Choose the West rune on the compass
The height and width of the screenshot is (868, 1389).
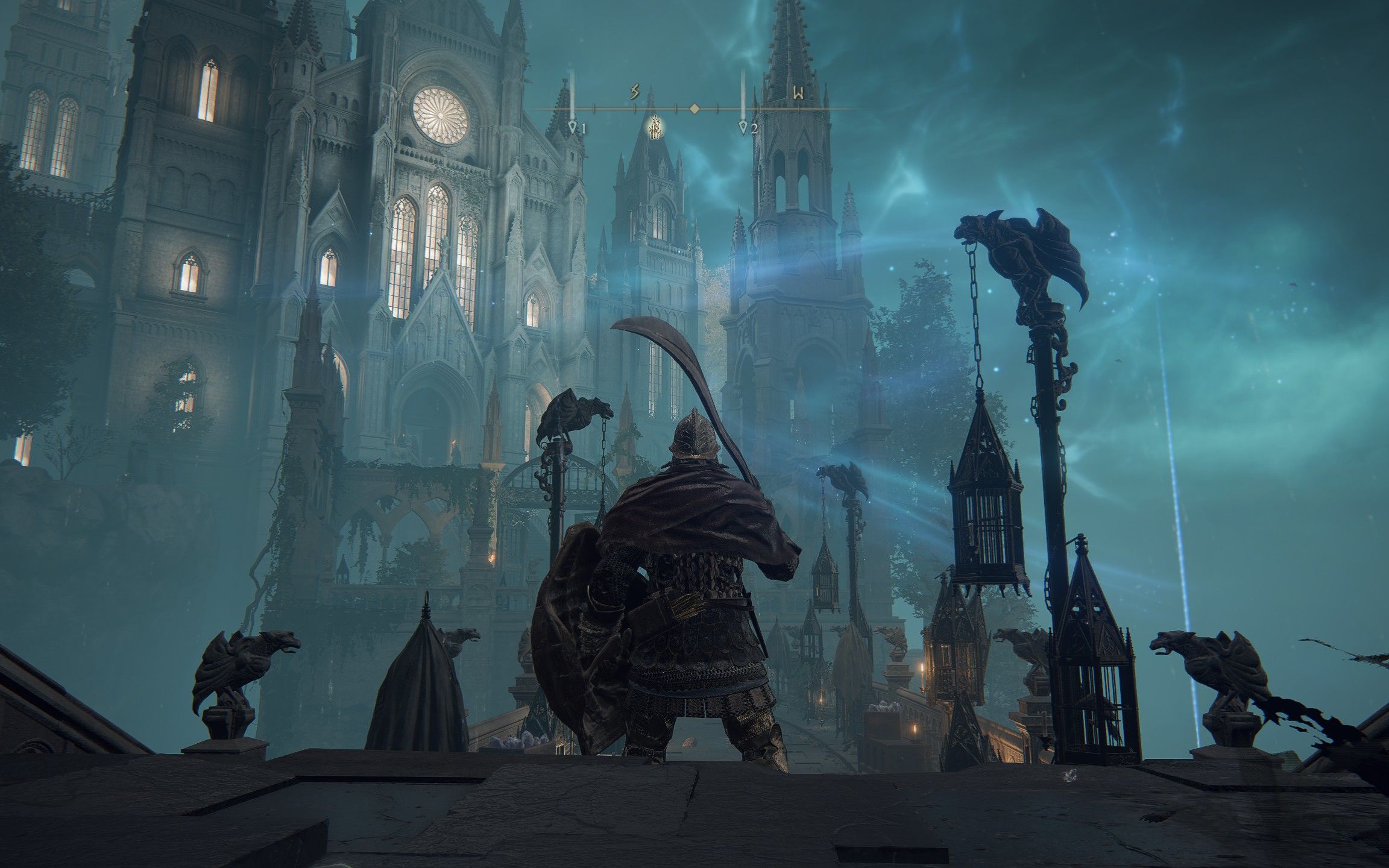pyautogui.click(x=799, y=93)
